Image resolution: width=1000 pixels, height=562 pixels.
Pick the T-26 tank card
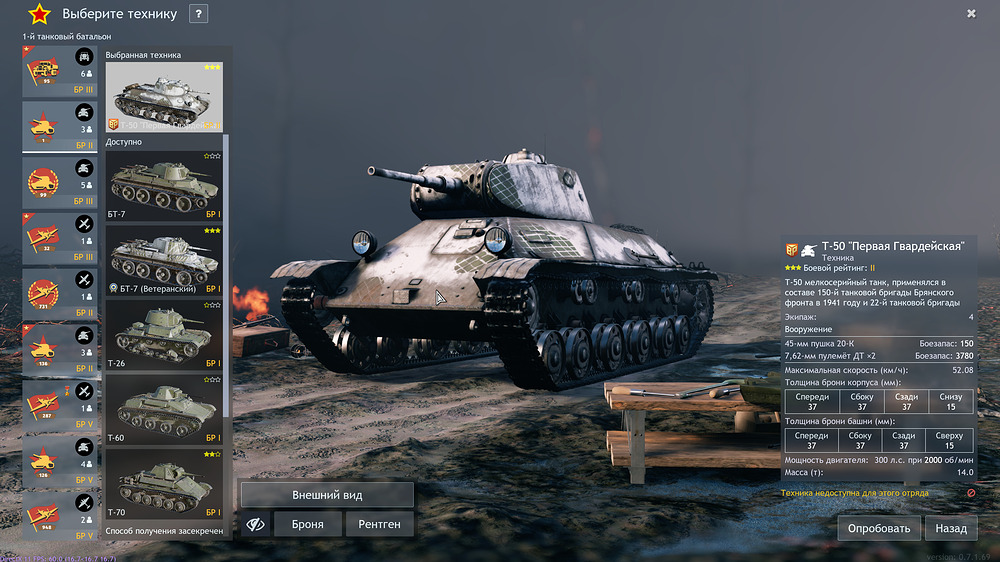[x=164, y=335]
